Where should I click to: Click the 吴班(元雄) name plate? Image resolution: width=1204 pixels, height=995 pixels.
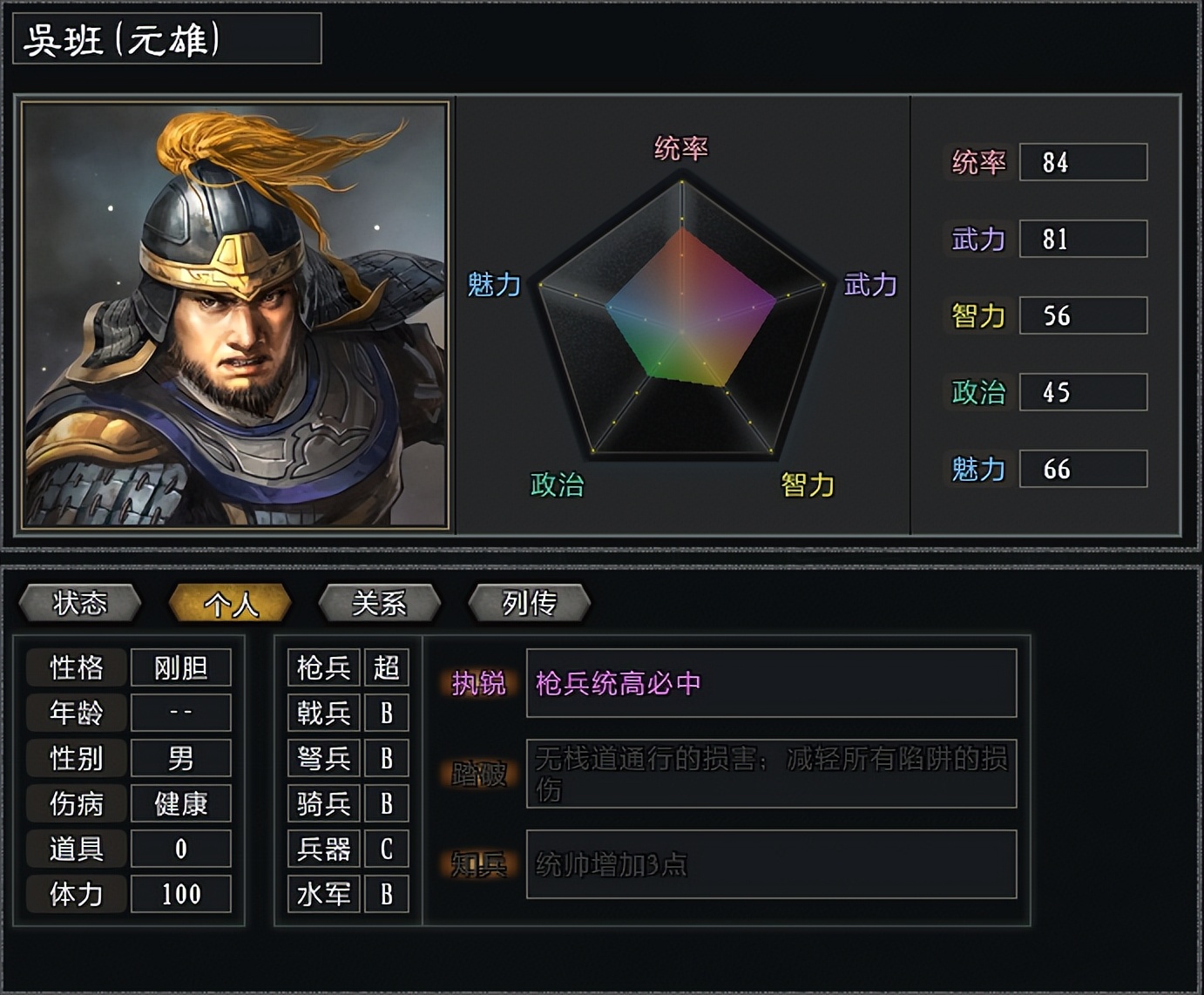click(x=166, y=38)
